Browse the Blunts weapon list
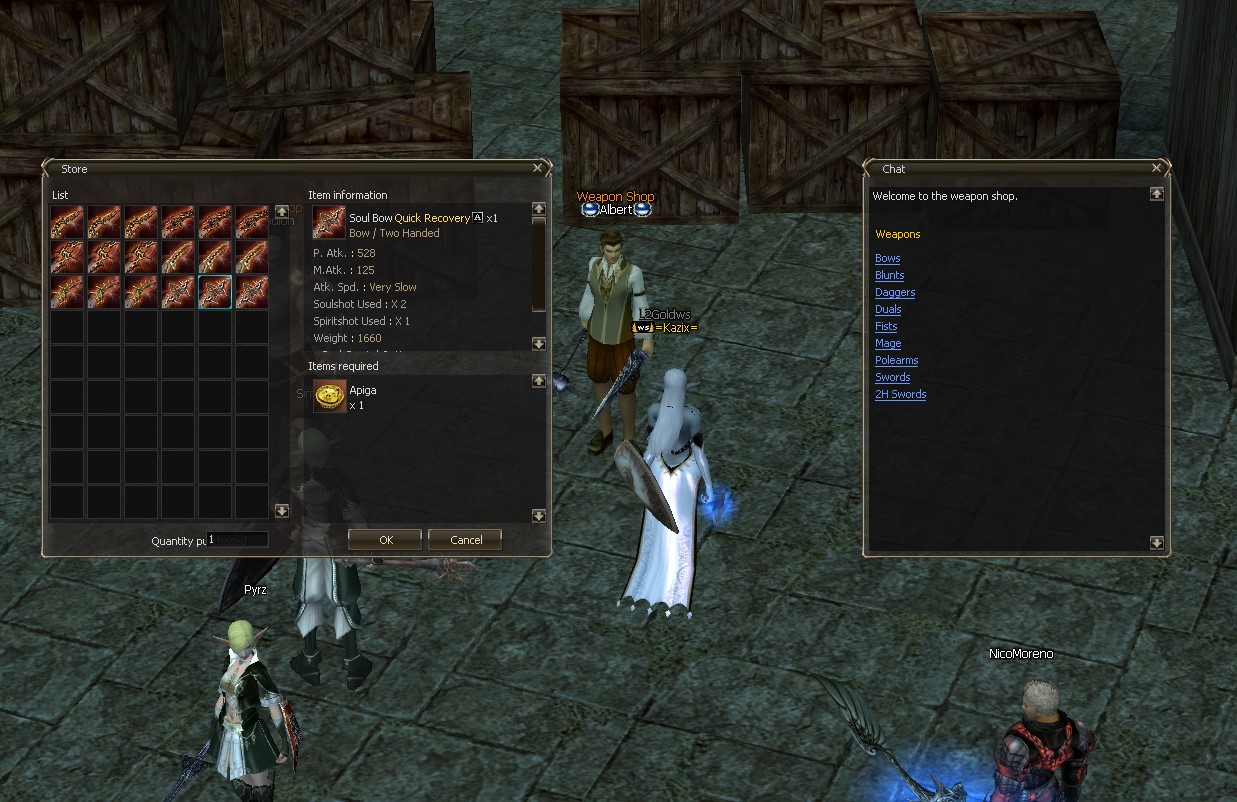This screenshot has height=802, width=1237. (x=889, y=275)
